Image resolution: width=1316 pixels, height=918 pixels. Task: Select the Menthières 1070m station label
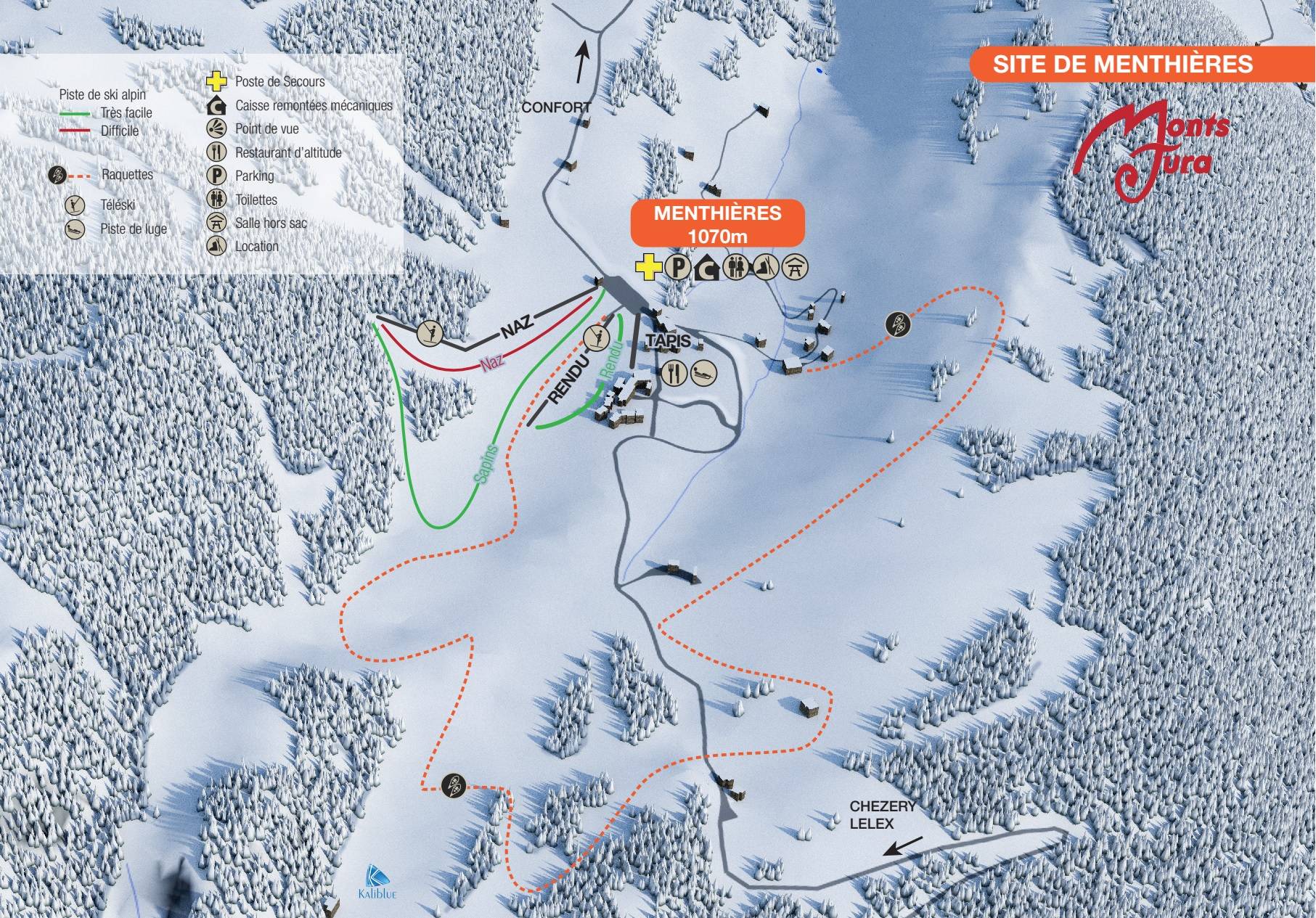pos(717,224)
